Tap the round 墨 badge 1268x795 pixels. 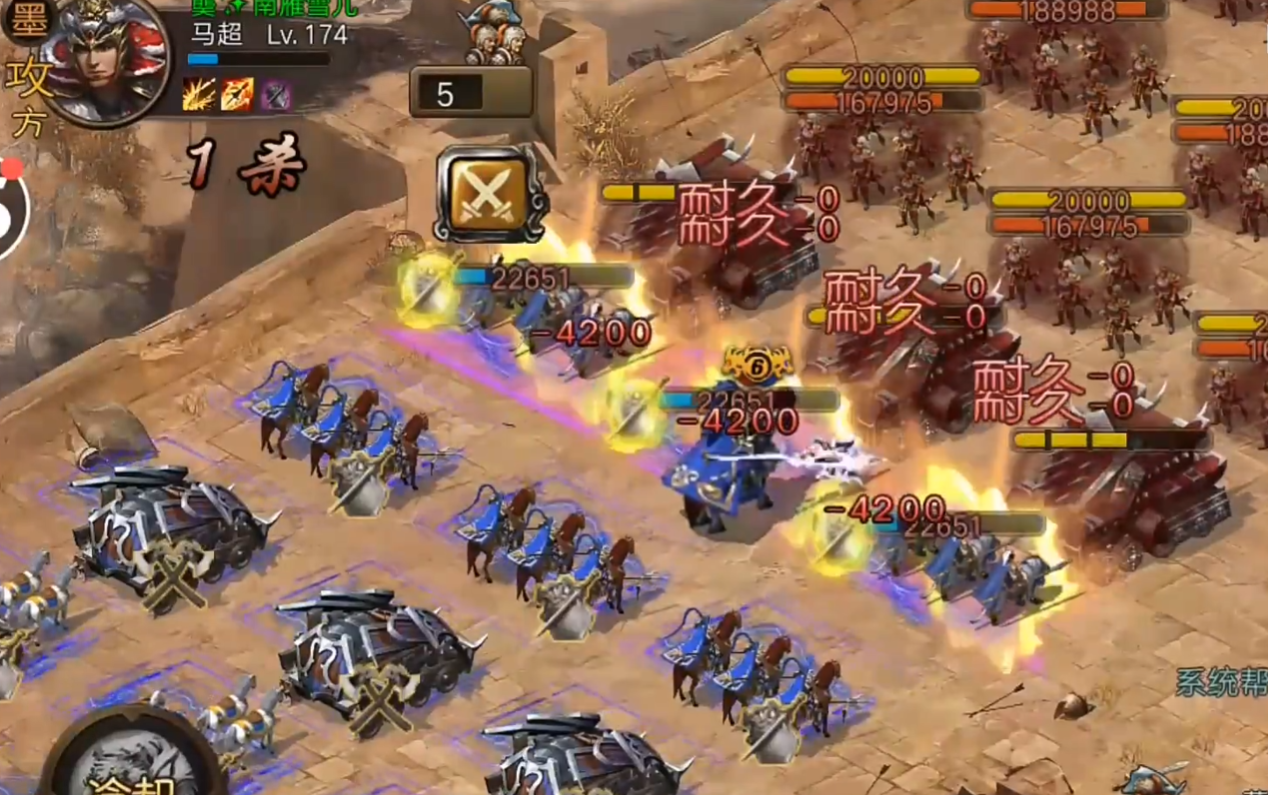click(25, 22)
